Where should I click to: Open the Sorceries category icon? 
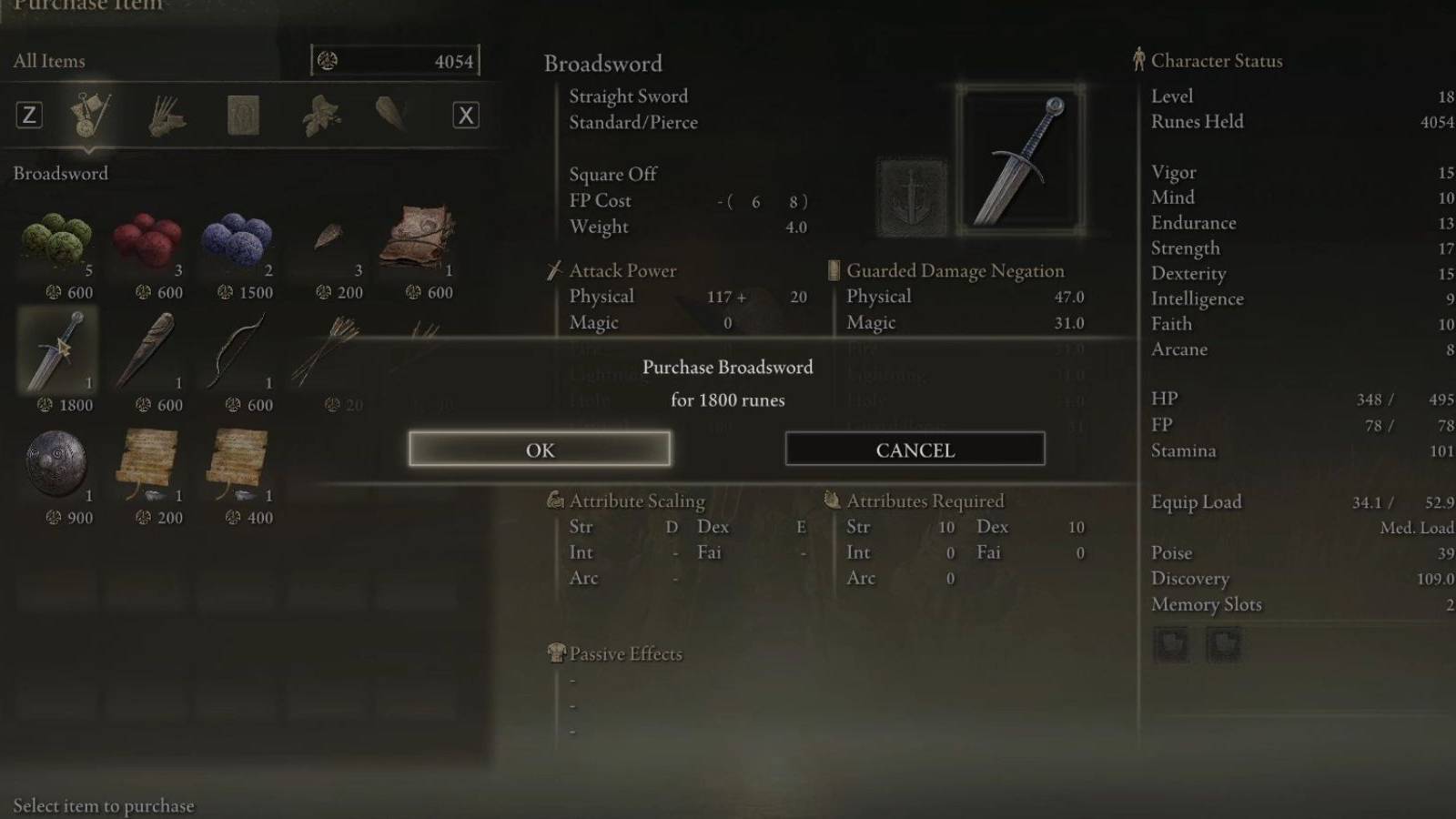[x=239, y=116]
